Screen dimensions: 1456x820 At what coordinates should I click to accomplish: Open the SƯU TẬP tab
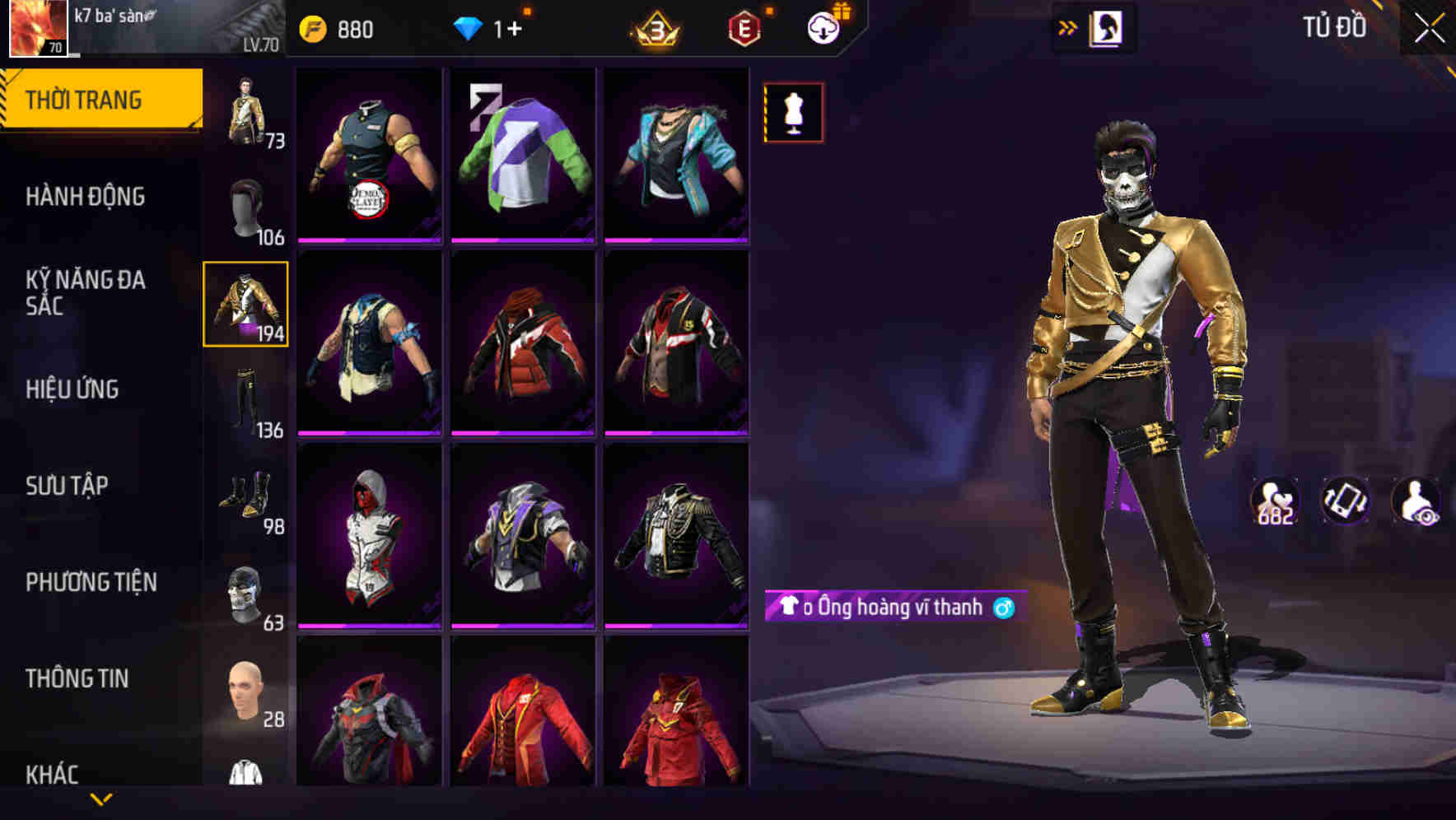pyautogui.click(x=68, y=487)
